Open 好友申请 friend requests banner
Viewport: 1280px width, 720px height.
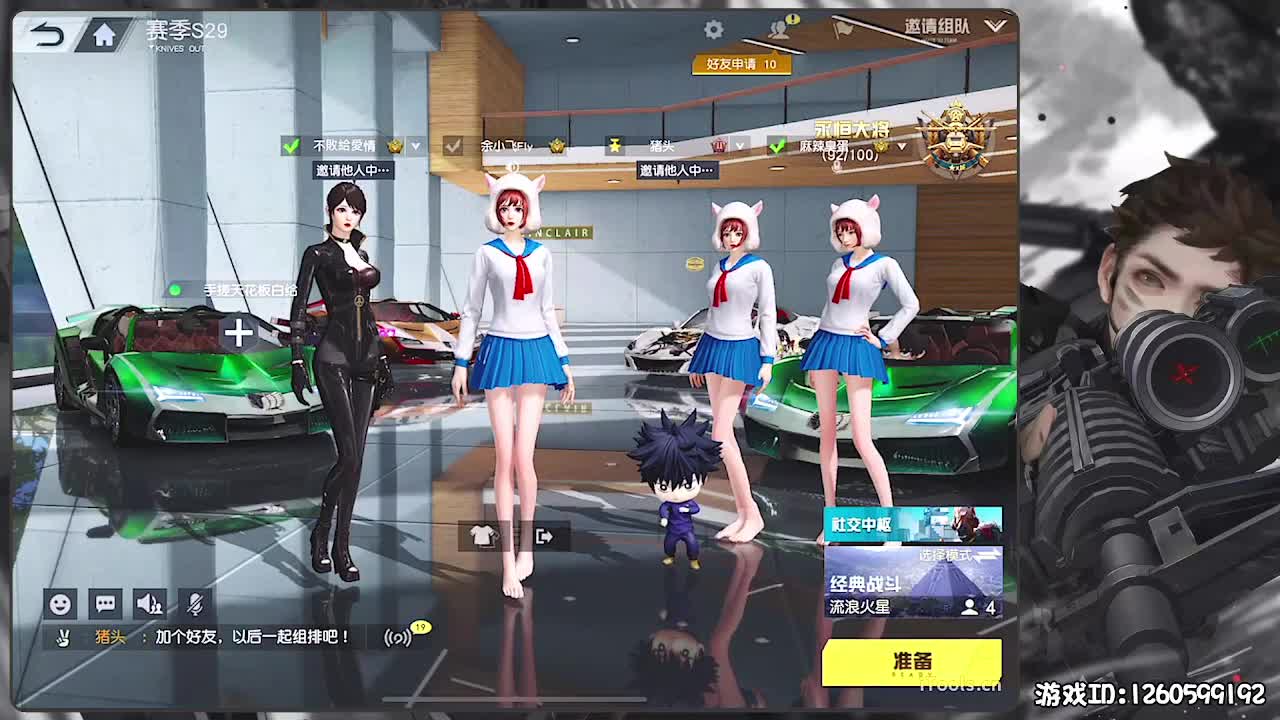click(x=740, y=62)
